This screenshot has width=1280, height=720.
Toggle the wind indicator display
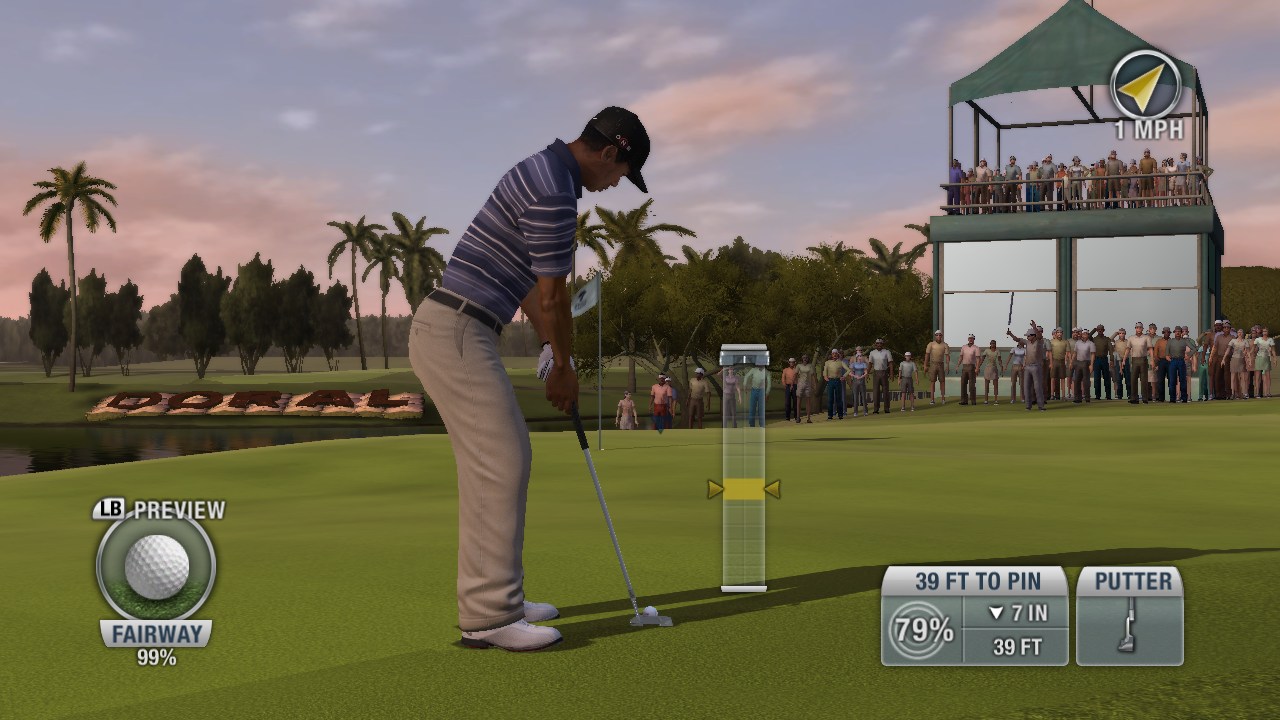(x=1144, y=90)
